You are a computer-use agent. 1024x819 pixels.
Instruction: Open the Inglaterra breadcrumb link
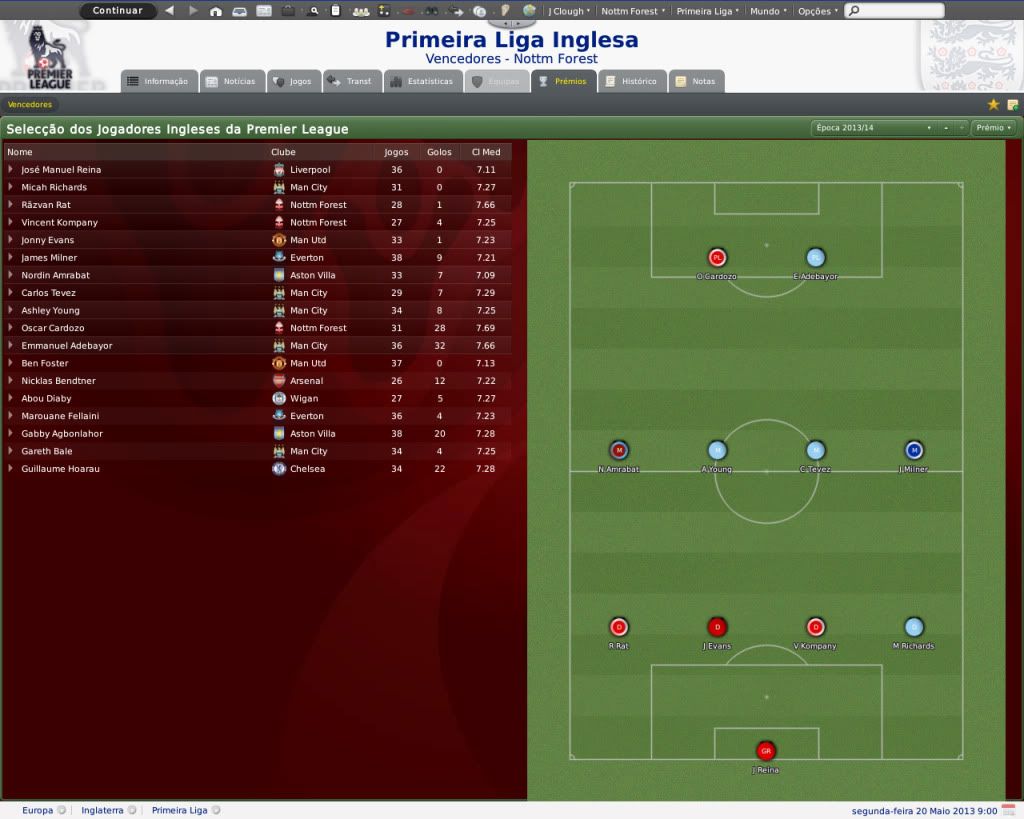(x=102, y=810)
